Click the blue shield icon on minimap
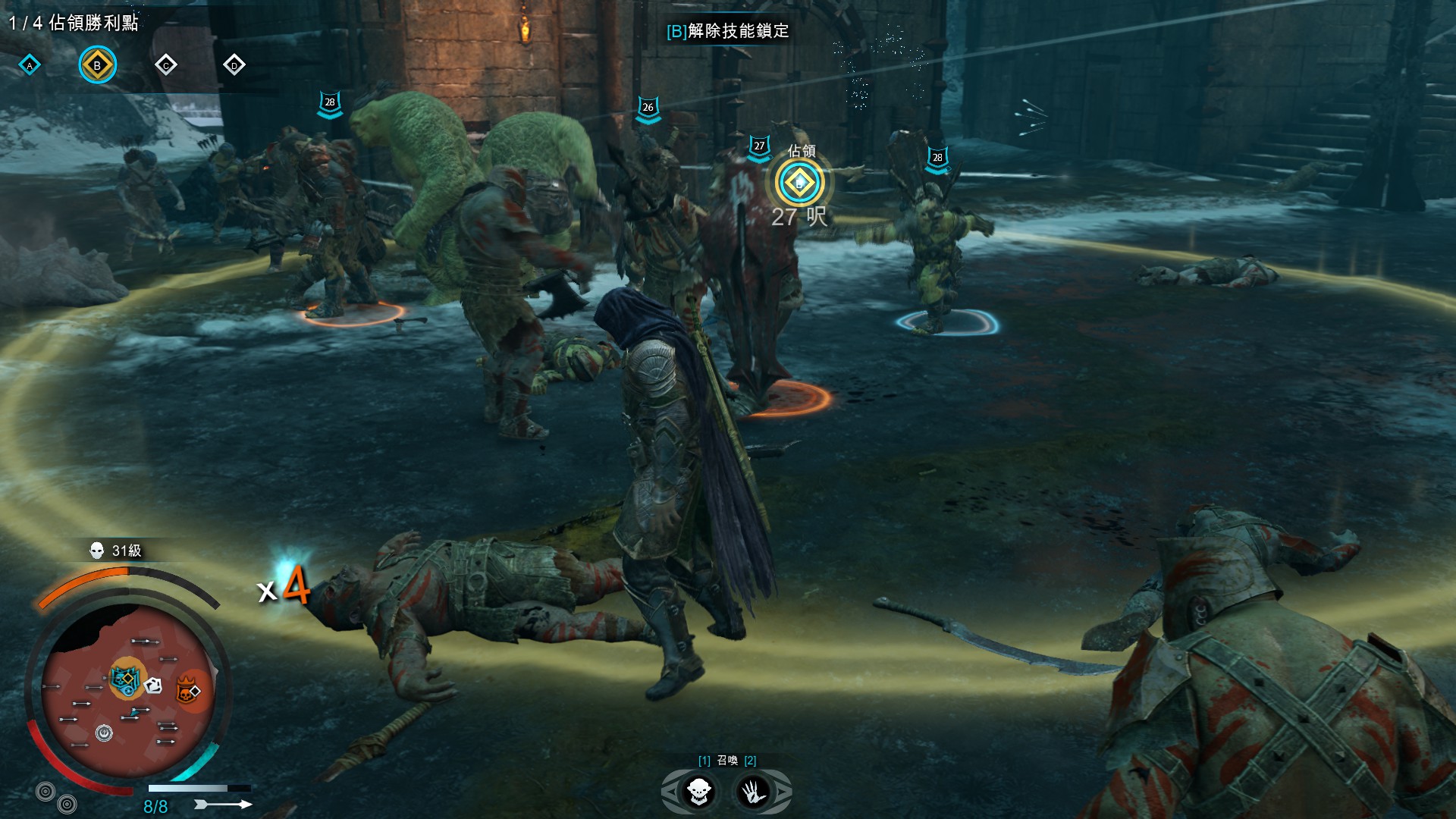Viewport: 1456px width, 819px height. point(124,679)
